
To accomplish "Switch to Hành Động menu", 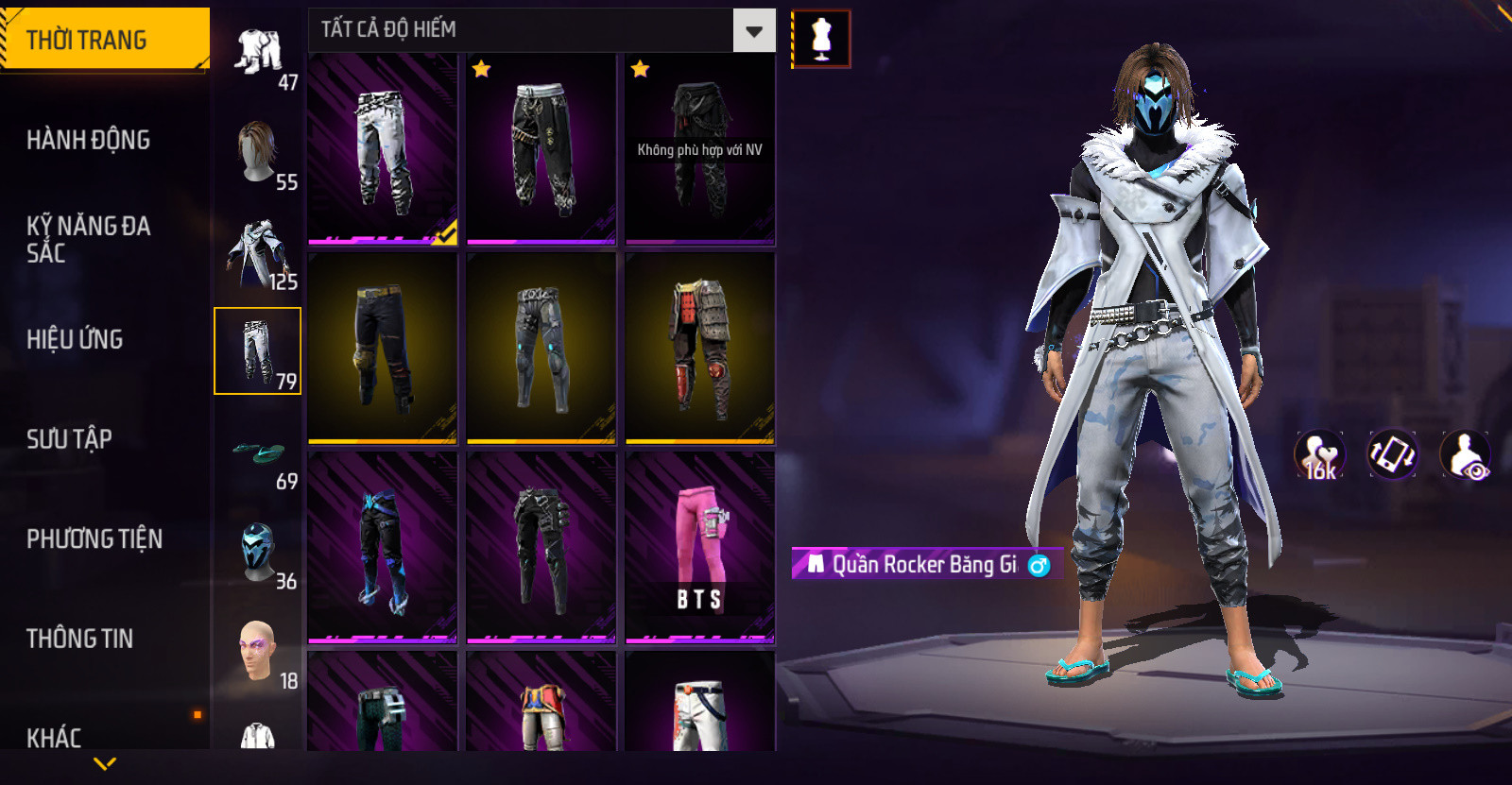I will tap(89, 140).
